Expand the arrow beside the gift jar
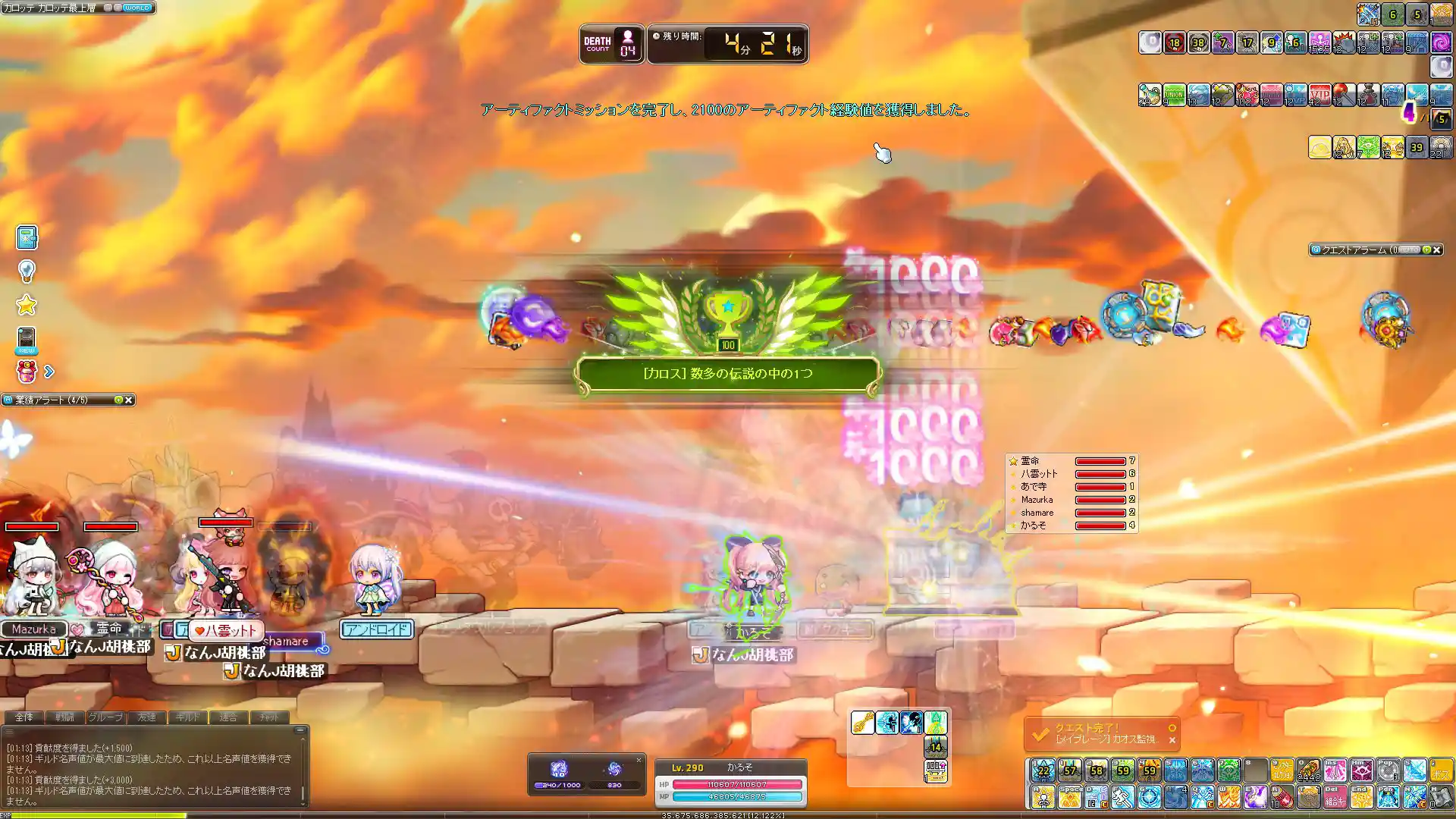The image size is (1456, 819). click(x=49, y=372)
